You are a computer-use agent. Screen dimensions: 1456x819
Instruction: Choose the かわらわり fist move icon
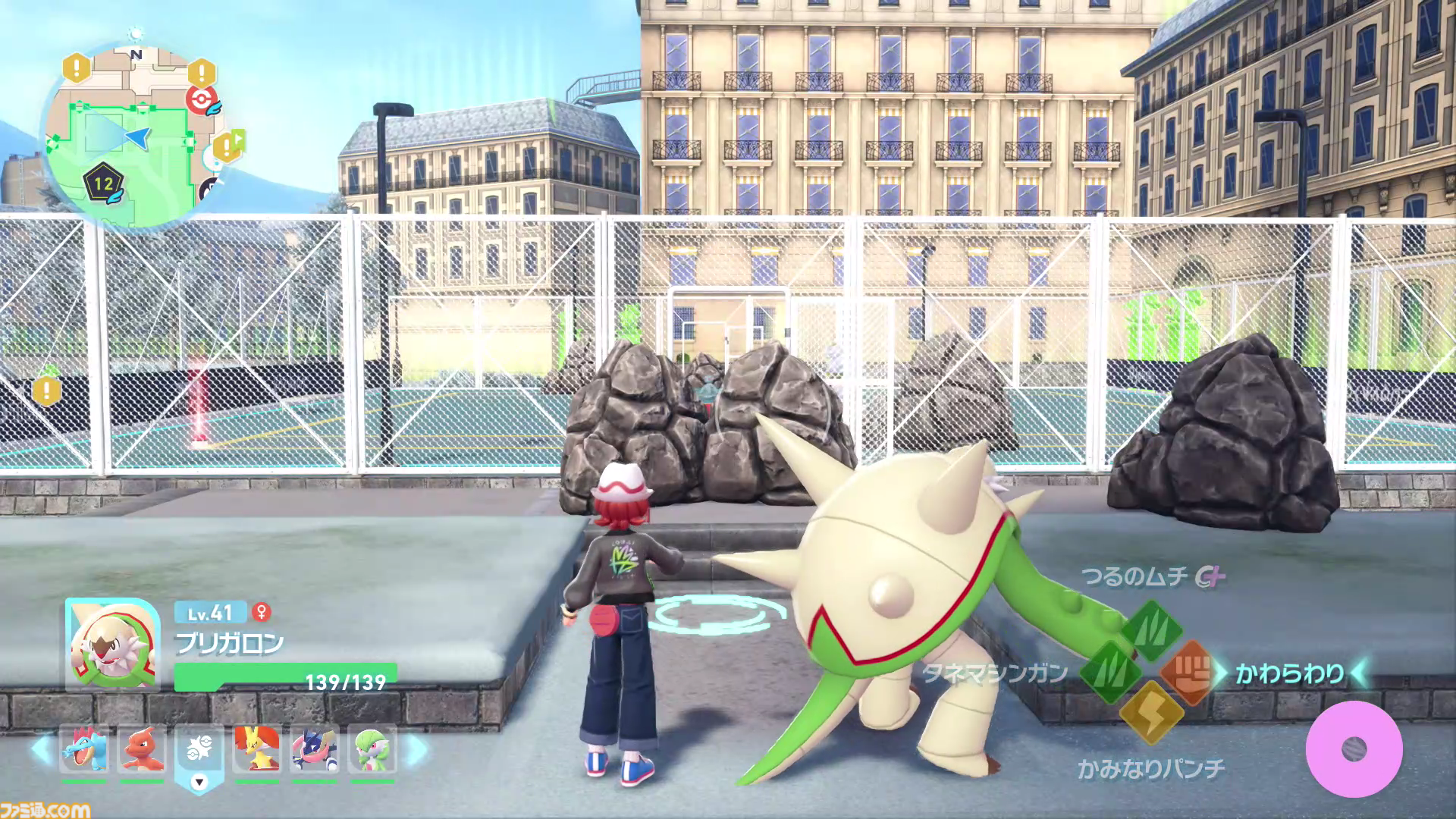pyautogui.click(x=1188, y=672)
